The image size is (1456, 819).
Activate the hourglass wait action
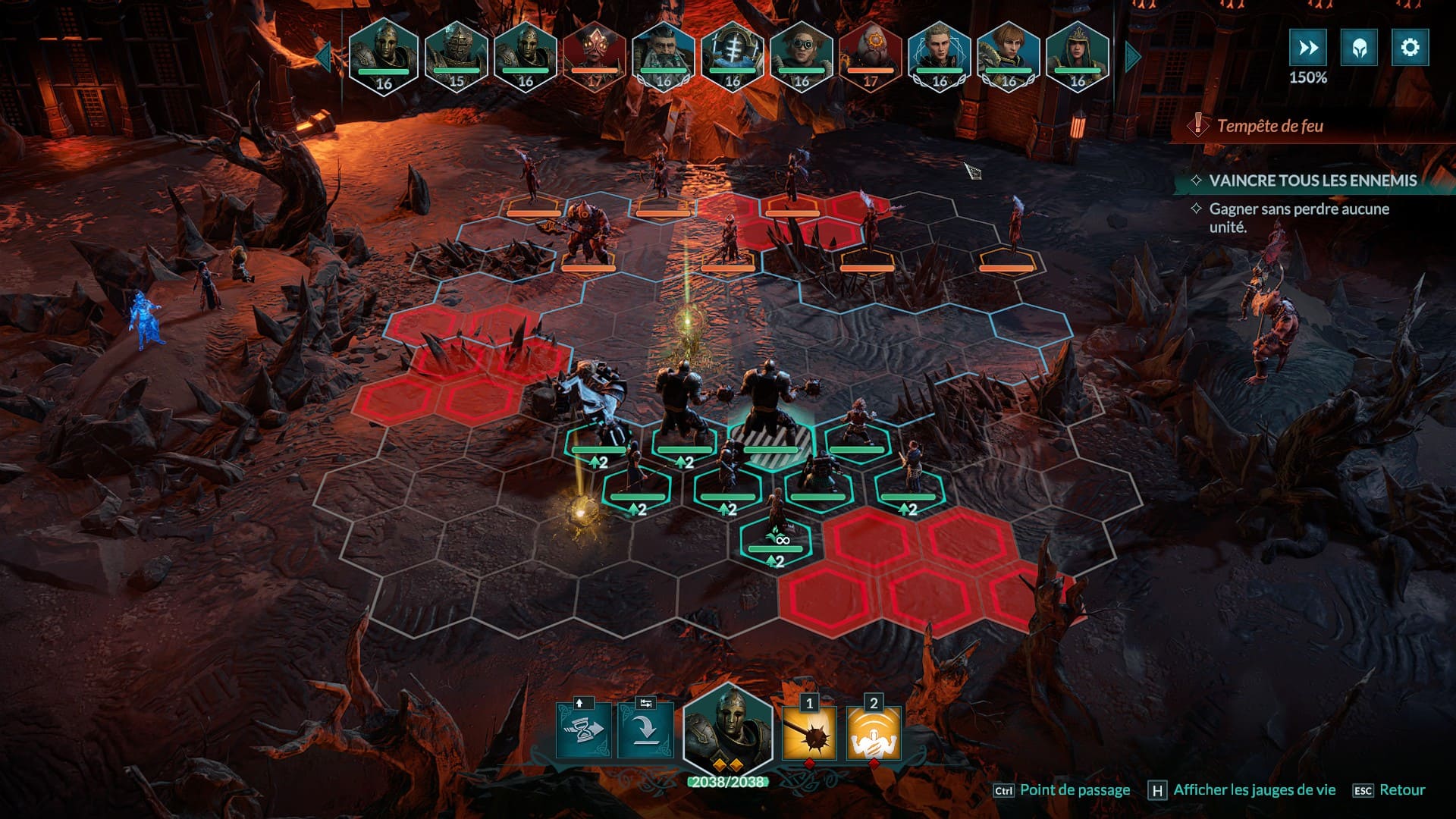click(583, 731)
